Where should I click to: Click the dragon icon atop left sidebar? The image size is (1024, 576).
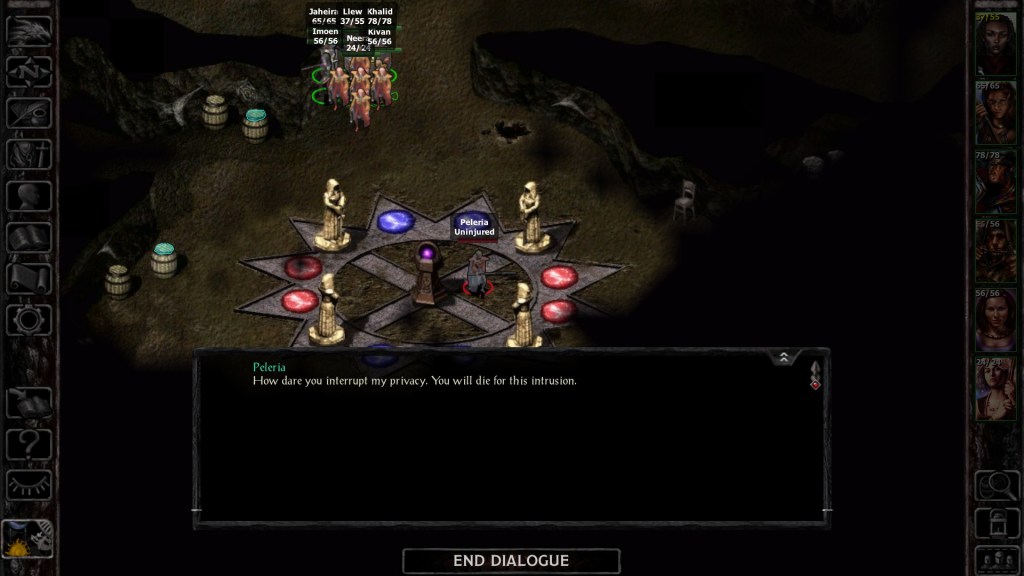[29, 31]
